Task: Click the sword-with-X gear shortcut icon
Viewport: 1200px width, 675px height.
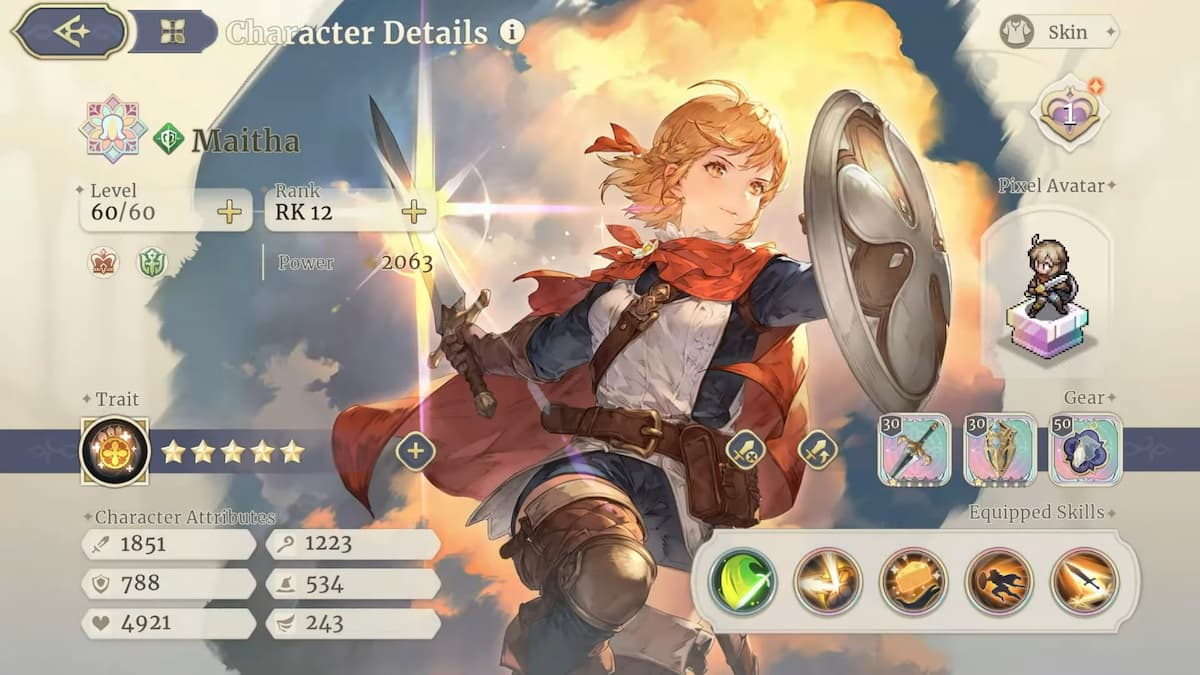Action: click(x=745, y=451)
